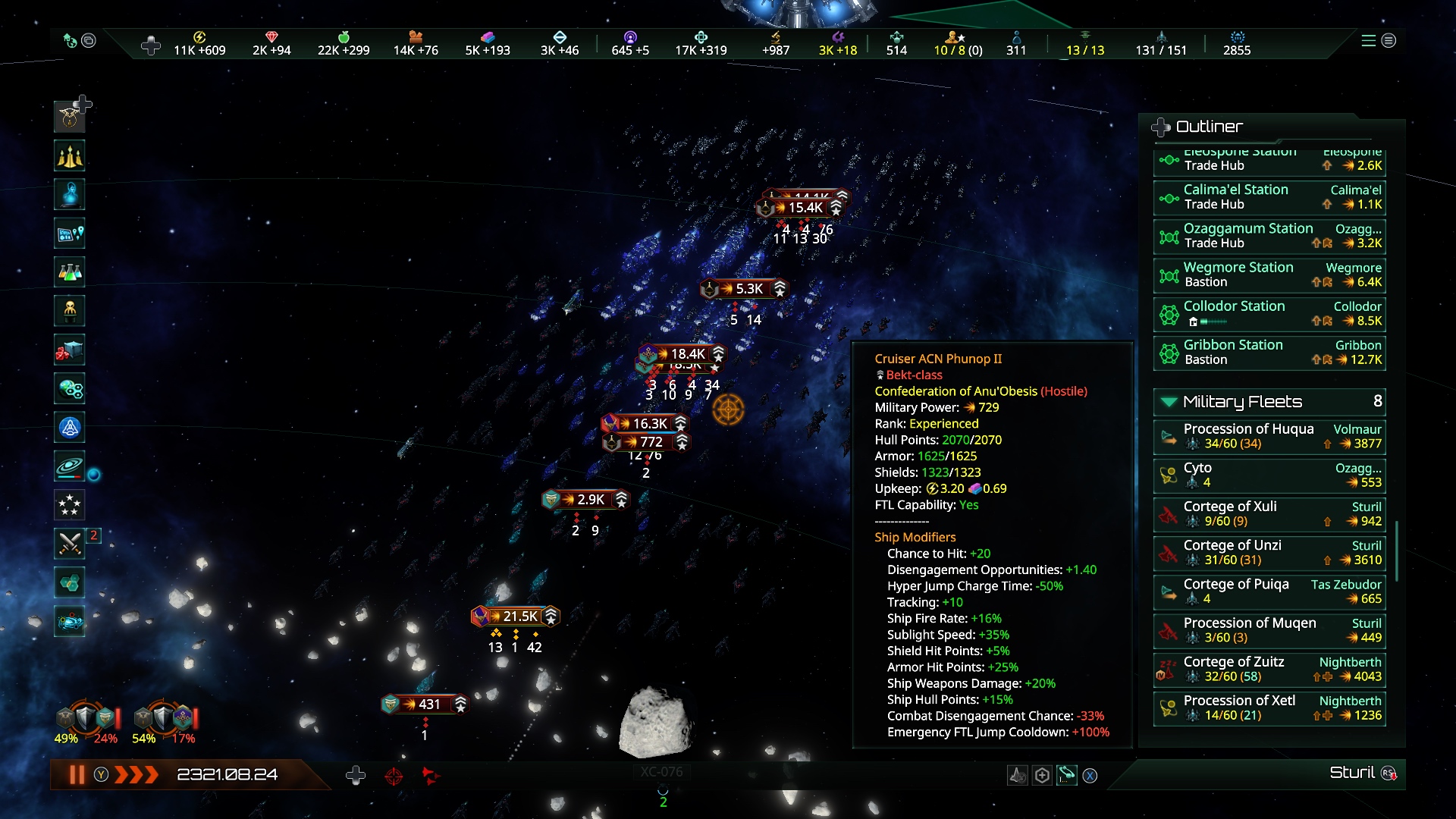Open the three stars sidebar icon
The height and width of the screenshot is (819, 1456).
70,505
